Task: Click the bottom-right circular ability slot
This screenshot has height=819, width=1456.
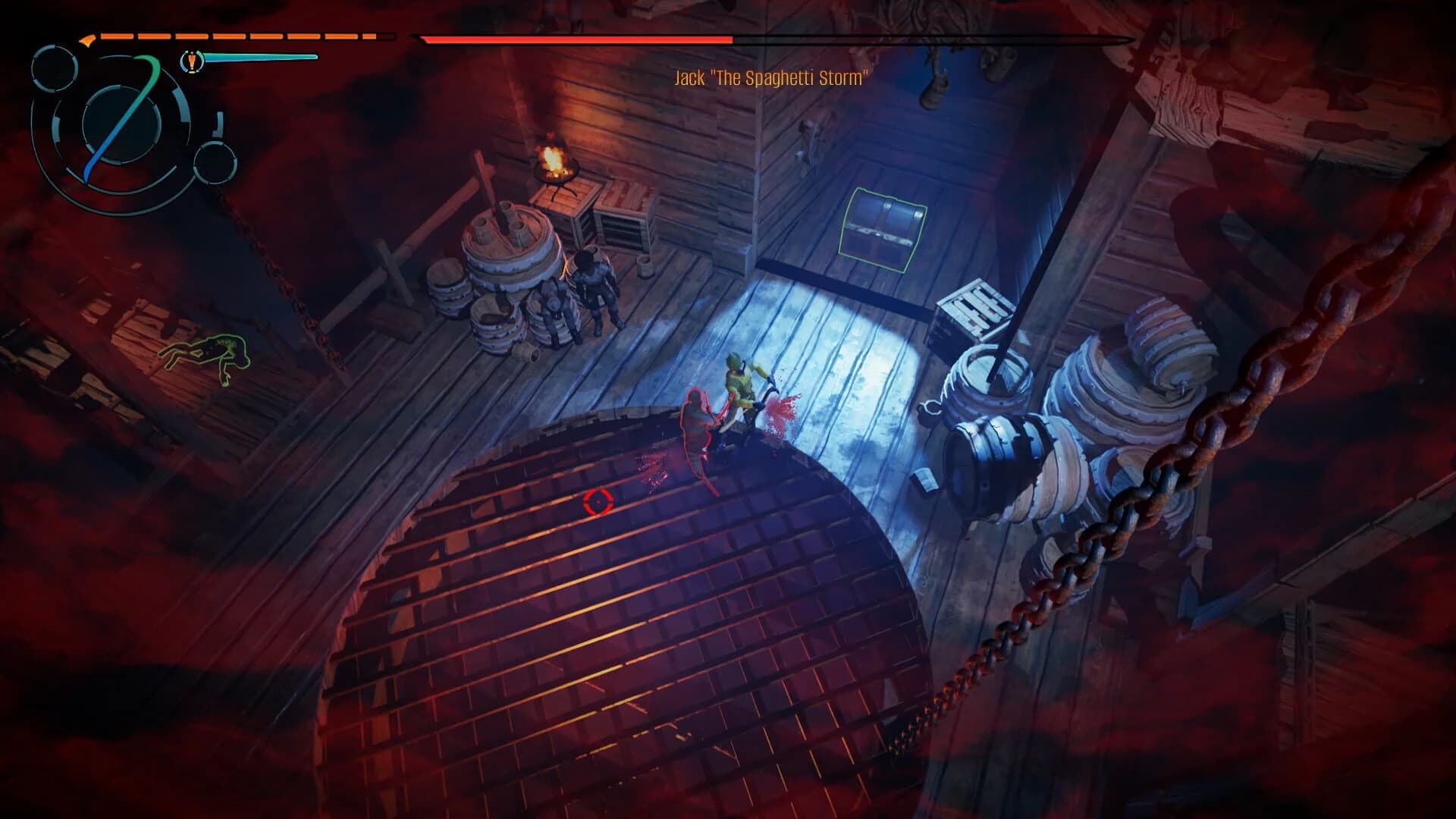Action: pyautogui.click(x=215, y=163)
